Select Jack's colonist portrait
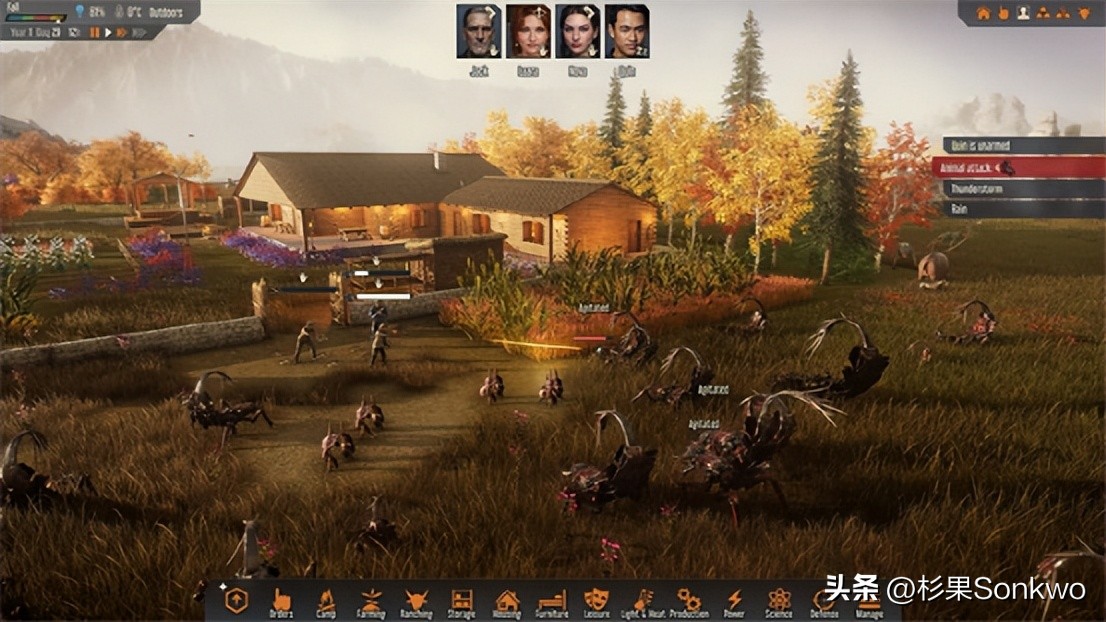Viewport: 1106px width, 622px height. (478, 31)
